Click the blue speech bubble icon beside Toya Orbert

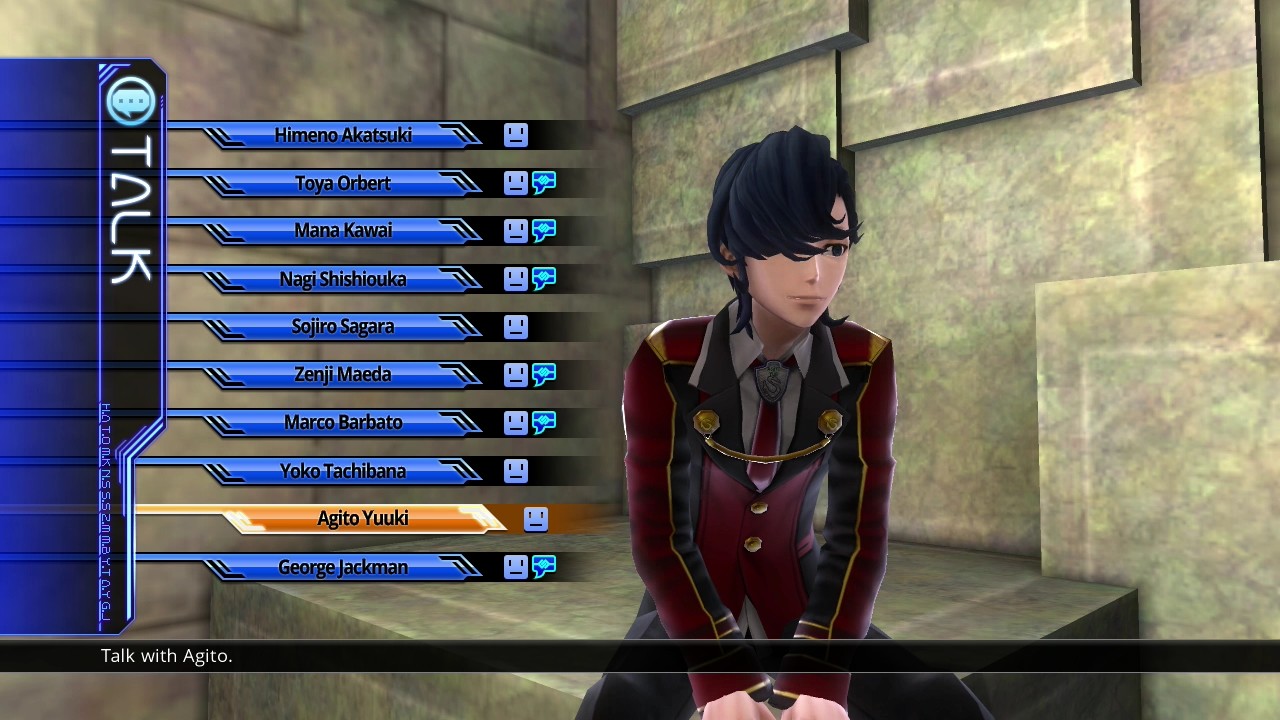[x=544, y=183]
